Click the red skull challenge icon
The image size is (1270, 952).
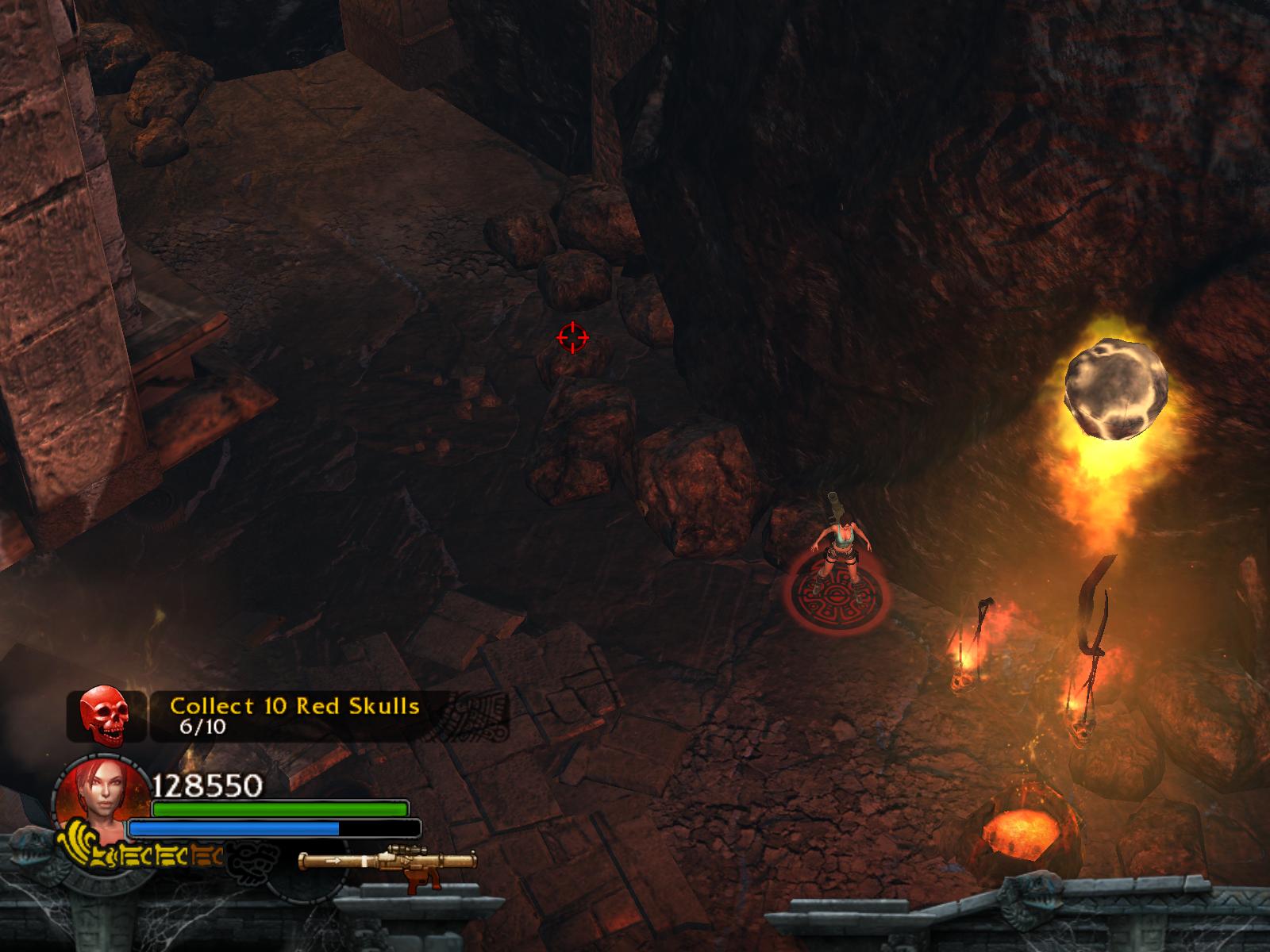[x=104, y=716]
